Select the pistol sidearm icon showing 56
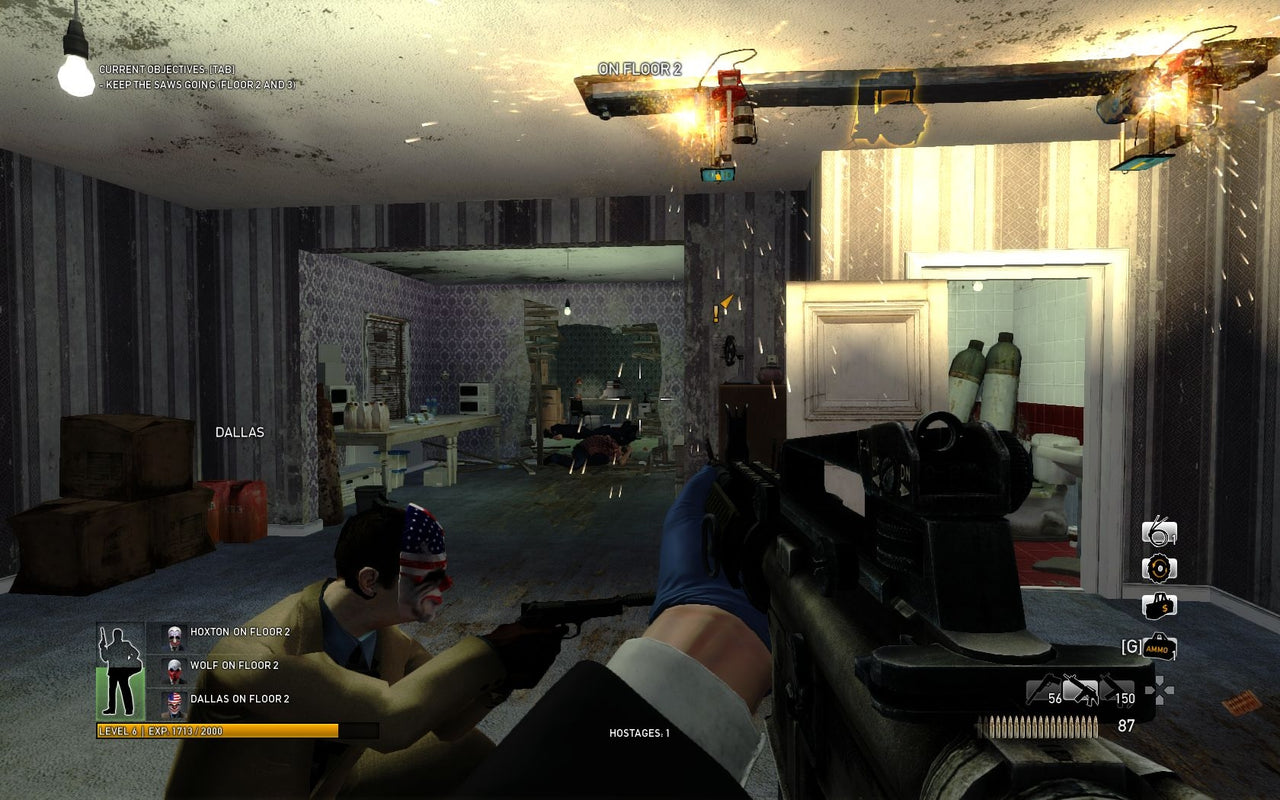This screenshot has height=800, width=1280. [1042, 688]
